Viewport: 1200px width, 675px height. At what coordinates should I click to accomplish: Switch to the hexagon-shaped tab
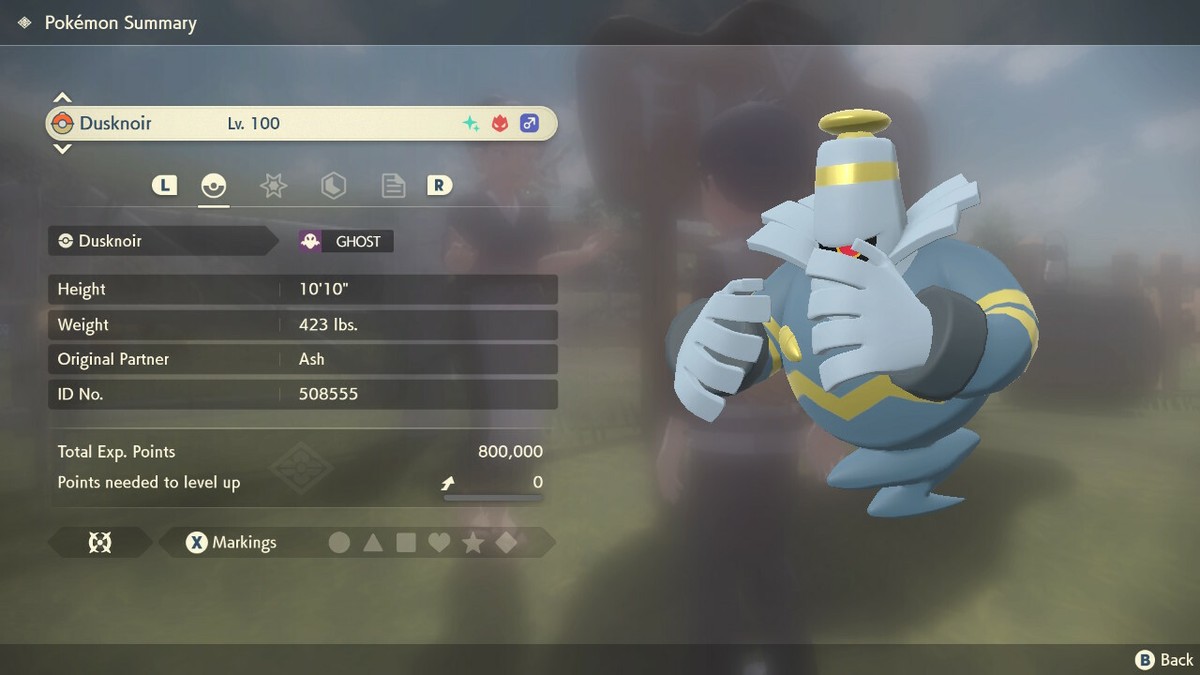pos(333,186)
